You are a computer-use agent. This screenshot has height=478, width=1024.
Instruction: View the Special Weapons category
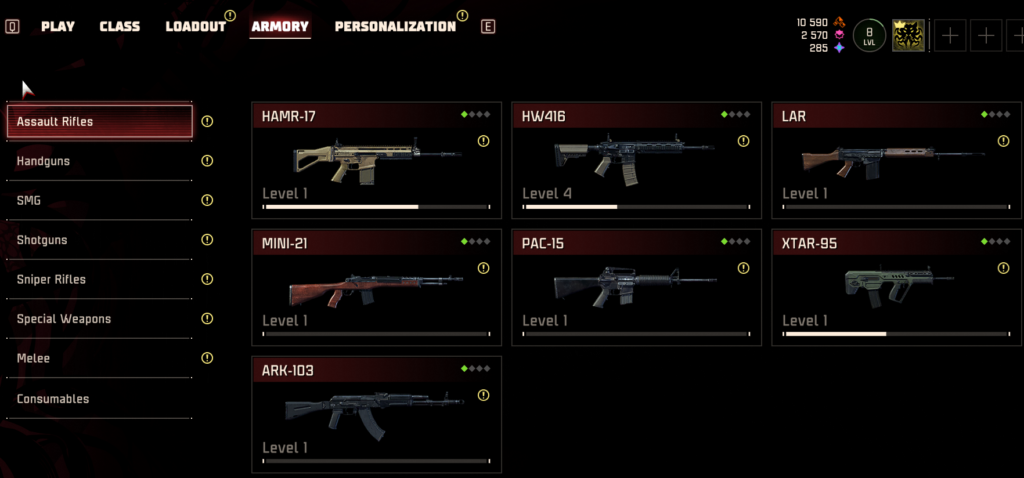point(99,319)
